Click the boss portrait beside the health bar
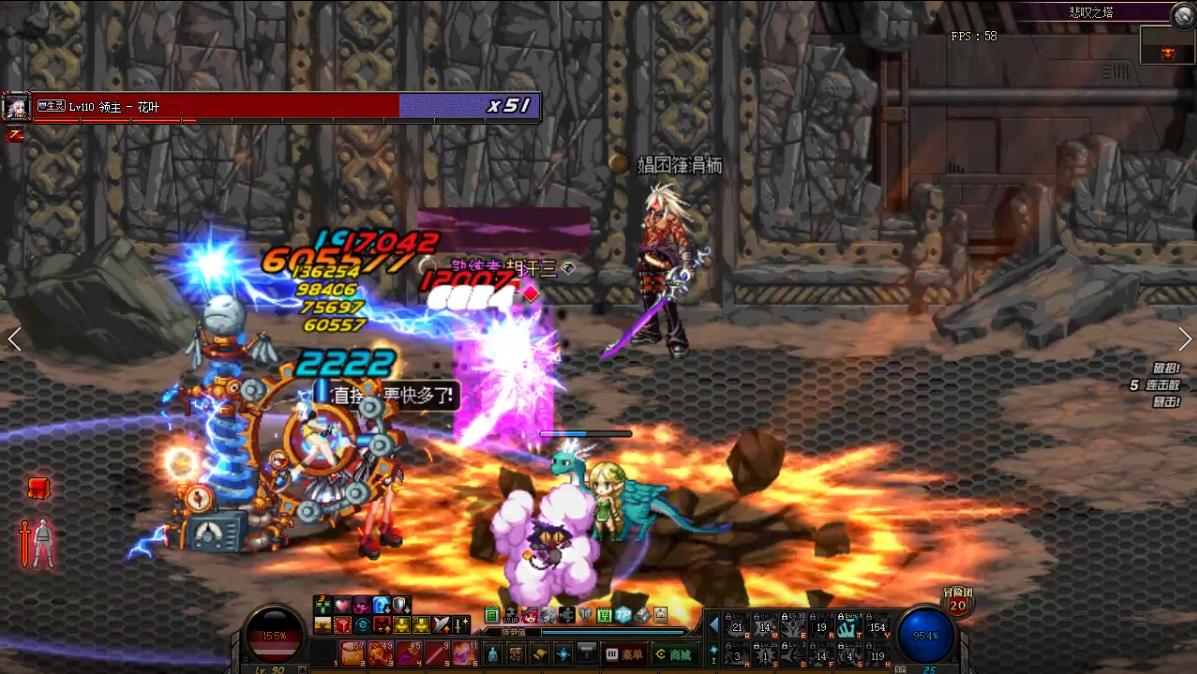The height and width of the screenshot is (674, 1197). click(x=16, y=106)
